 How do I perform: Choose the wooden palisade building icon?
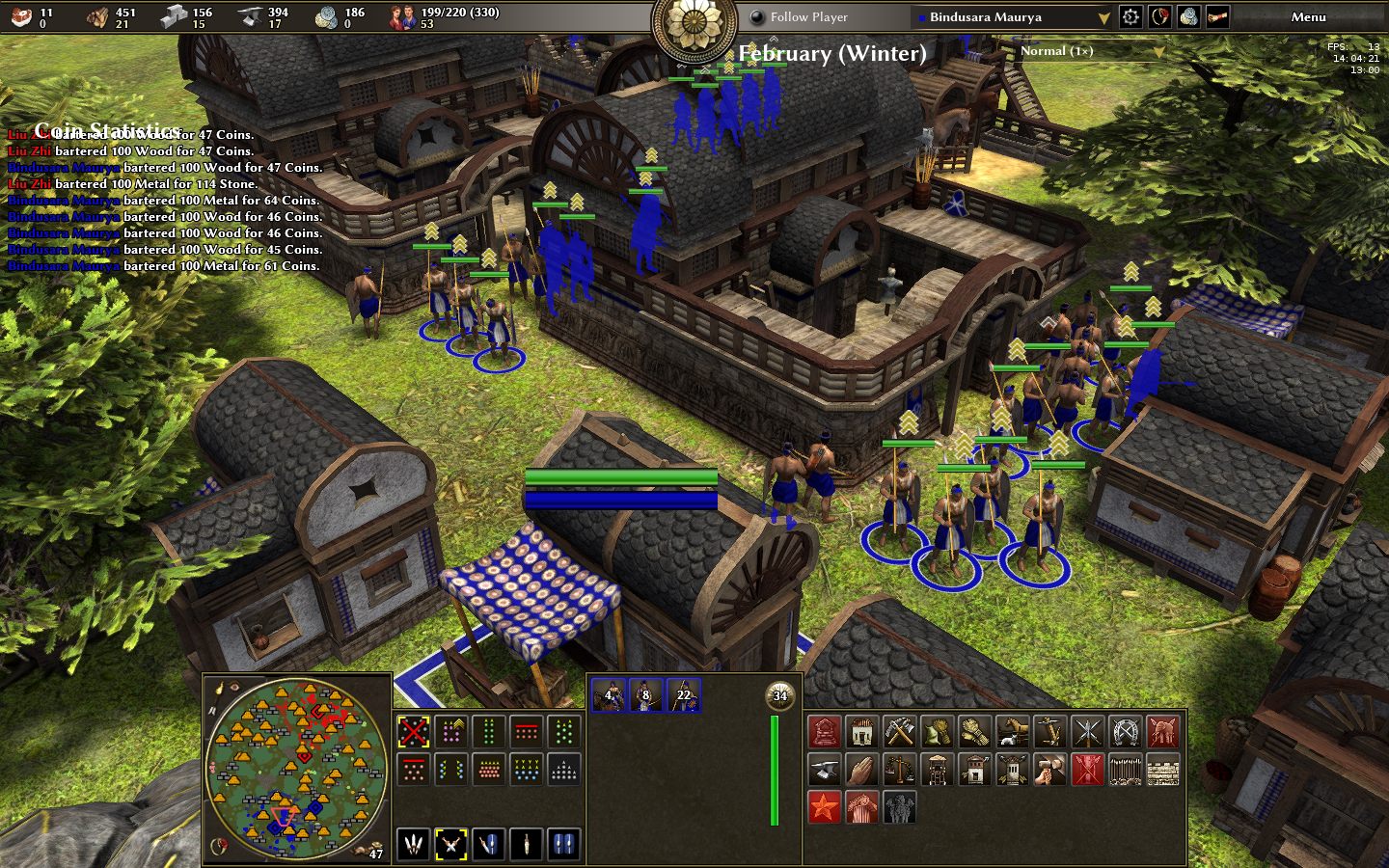tap(1125, 770)
